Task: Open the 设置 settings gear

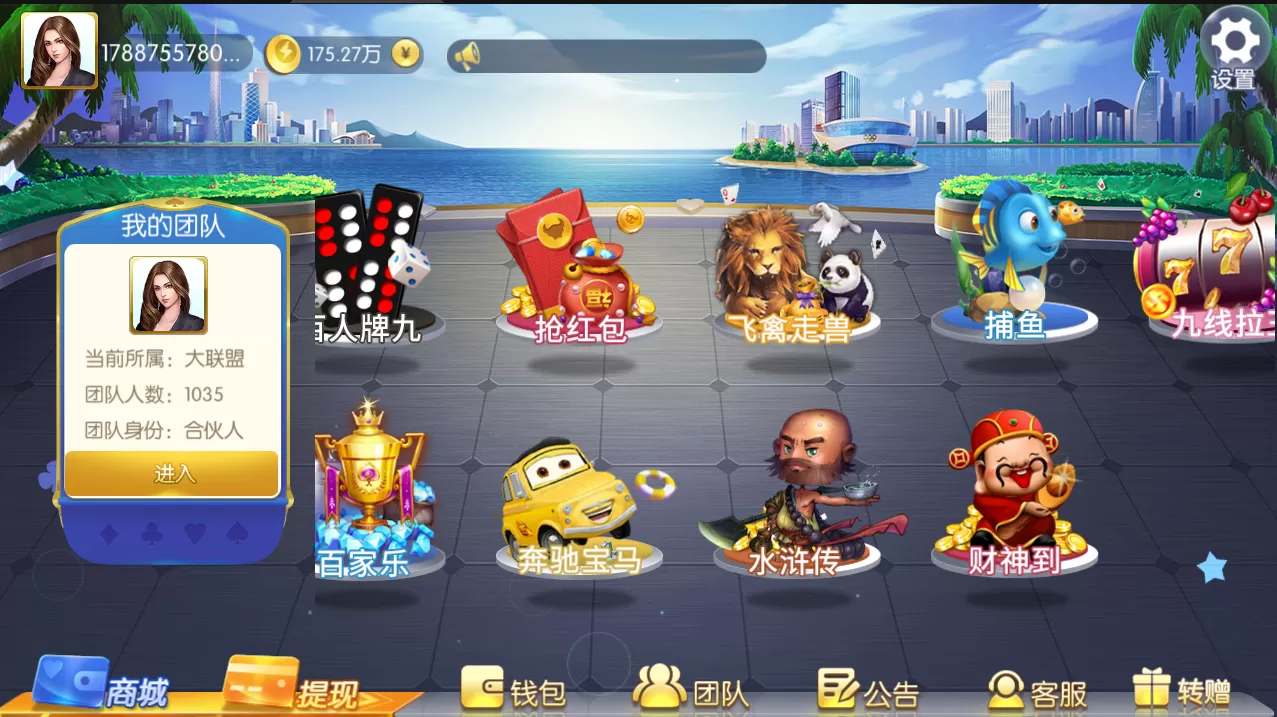Action: pyautogui.click(x=1234, y=48)
